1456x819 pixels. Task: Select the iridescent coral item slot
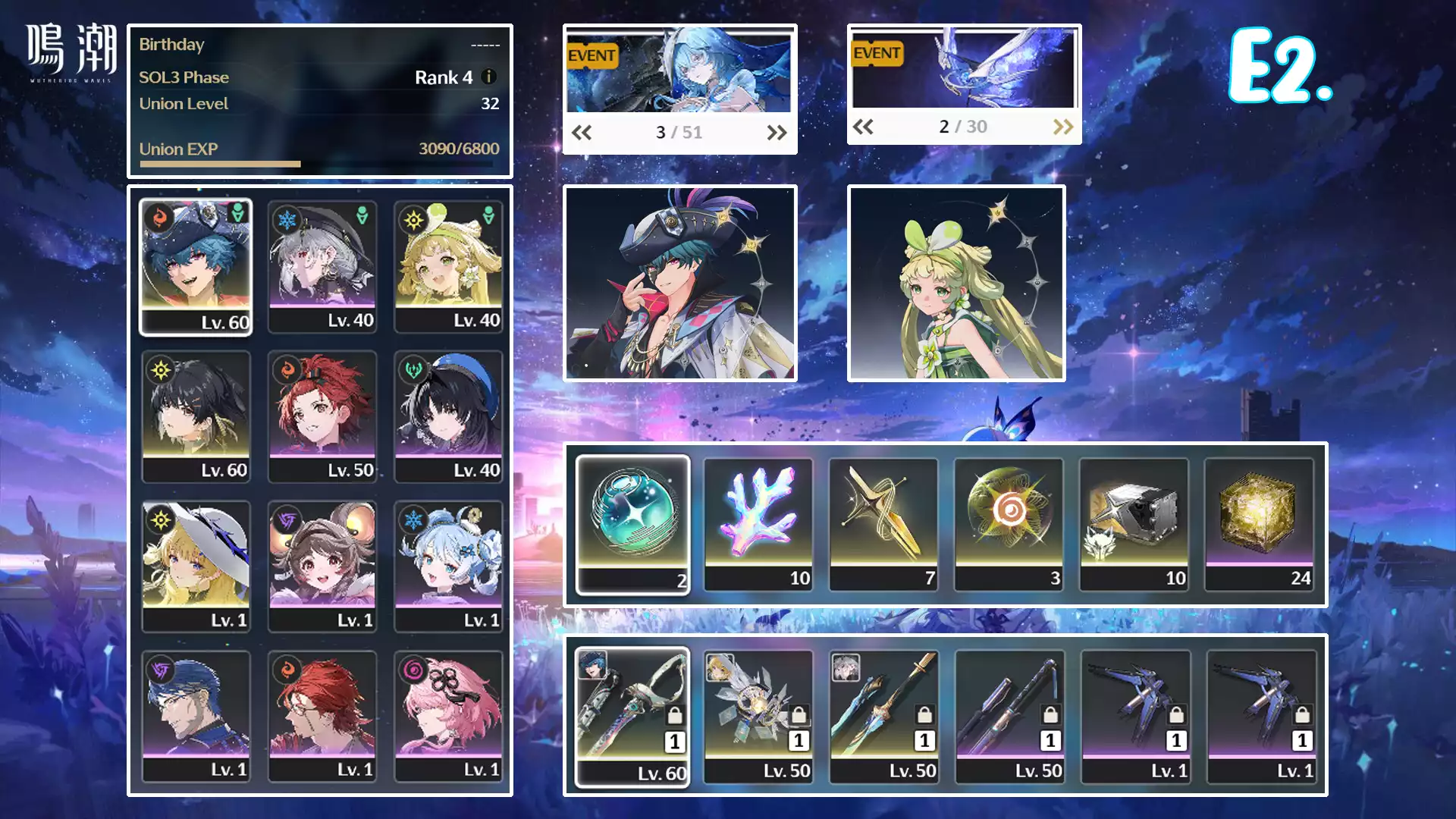(x=758, y=524)
